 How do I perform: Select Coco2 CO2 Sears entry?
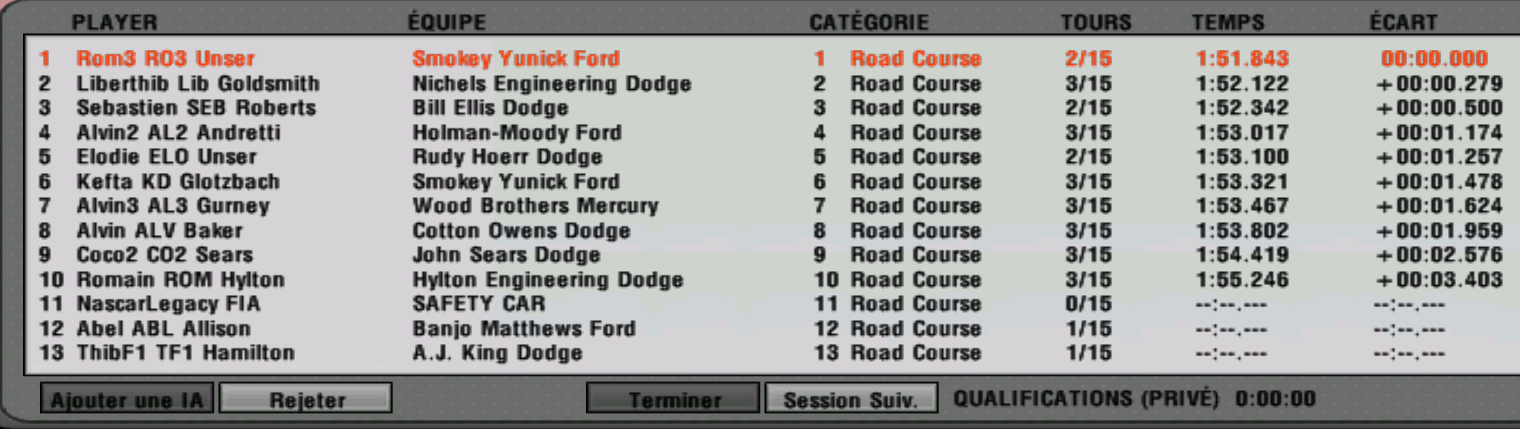pos(165,255)
